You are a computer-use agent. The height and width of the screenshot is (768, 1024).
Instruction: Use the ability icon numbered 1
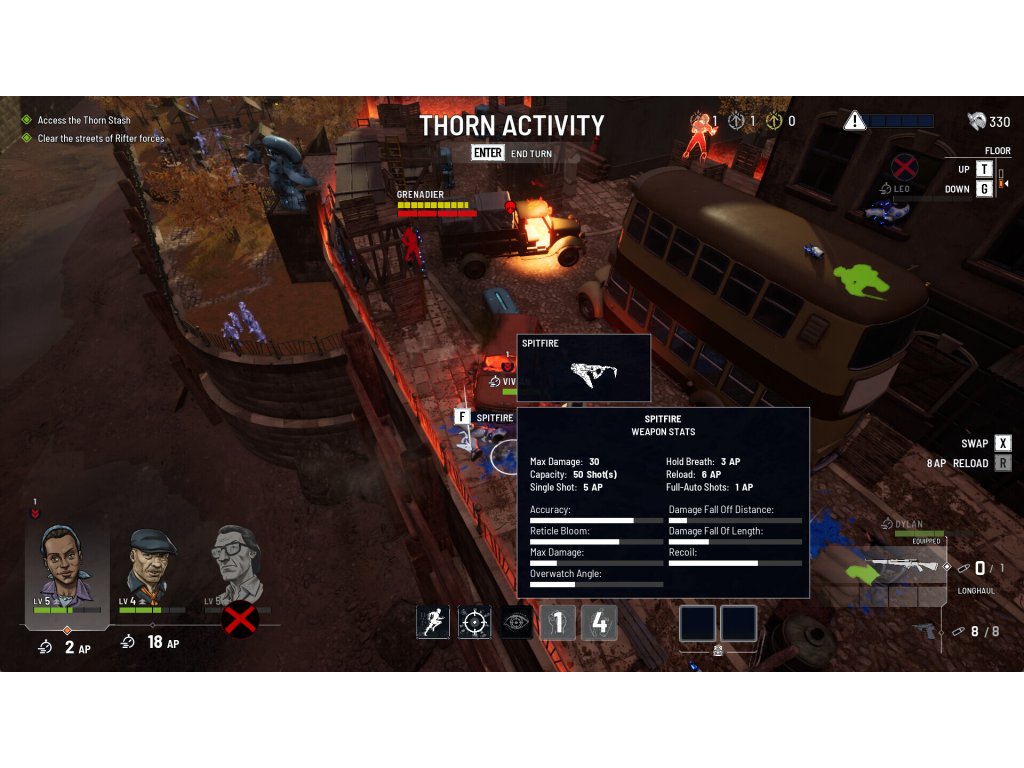[x=558, y=622]
